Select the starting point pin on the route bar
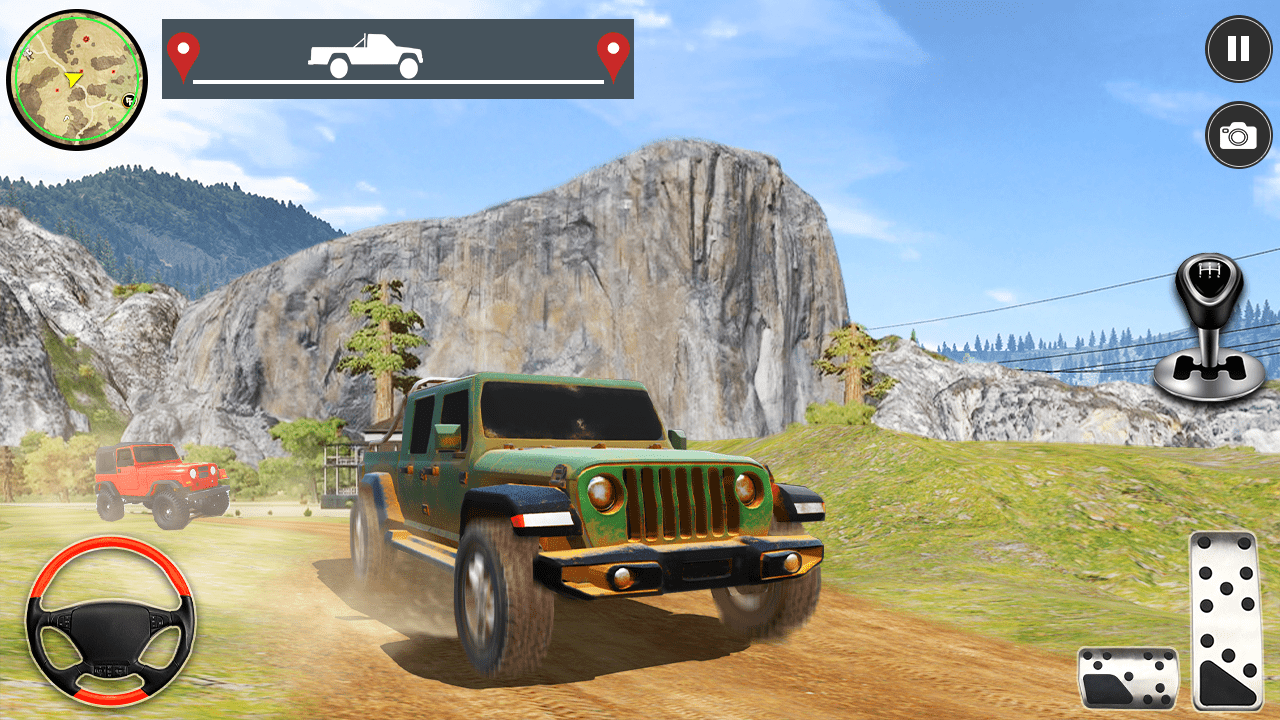1280x720 pixels. click(x=184, y=52)
